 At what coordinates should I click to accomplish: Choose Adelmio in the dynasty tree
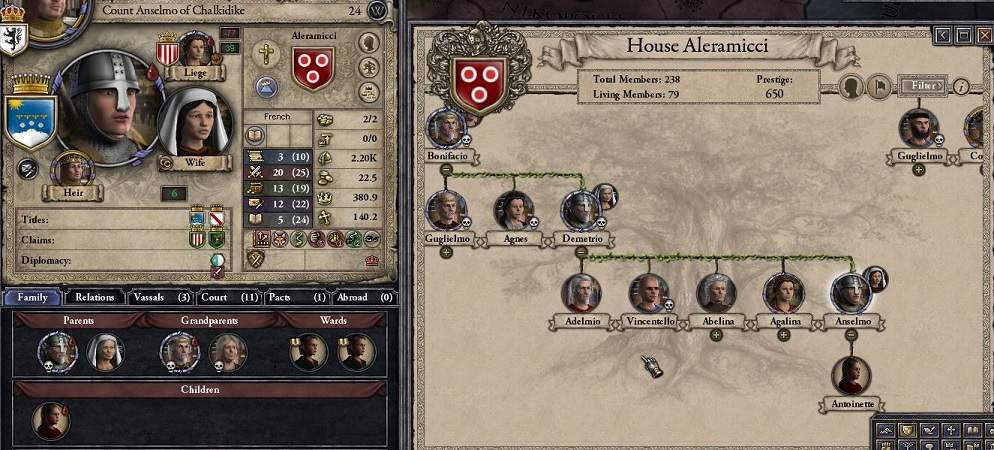click(580, 293)
